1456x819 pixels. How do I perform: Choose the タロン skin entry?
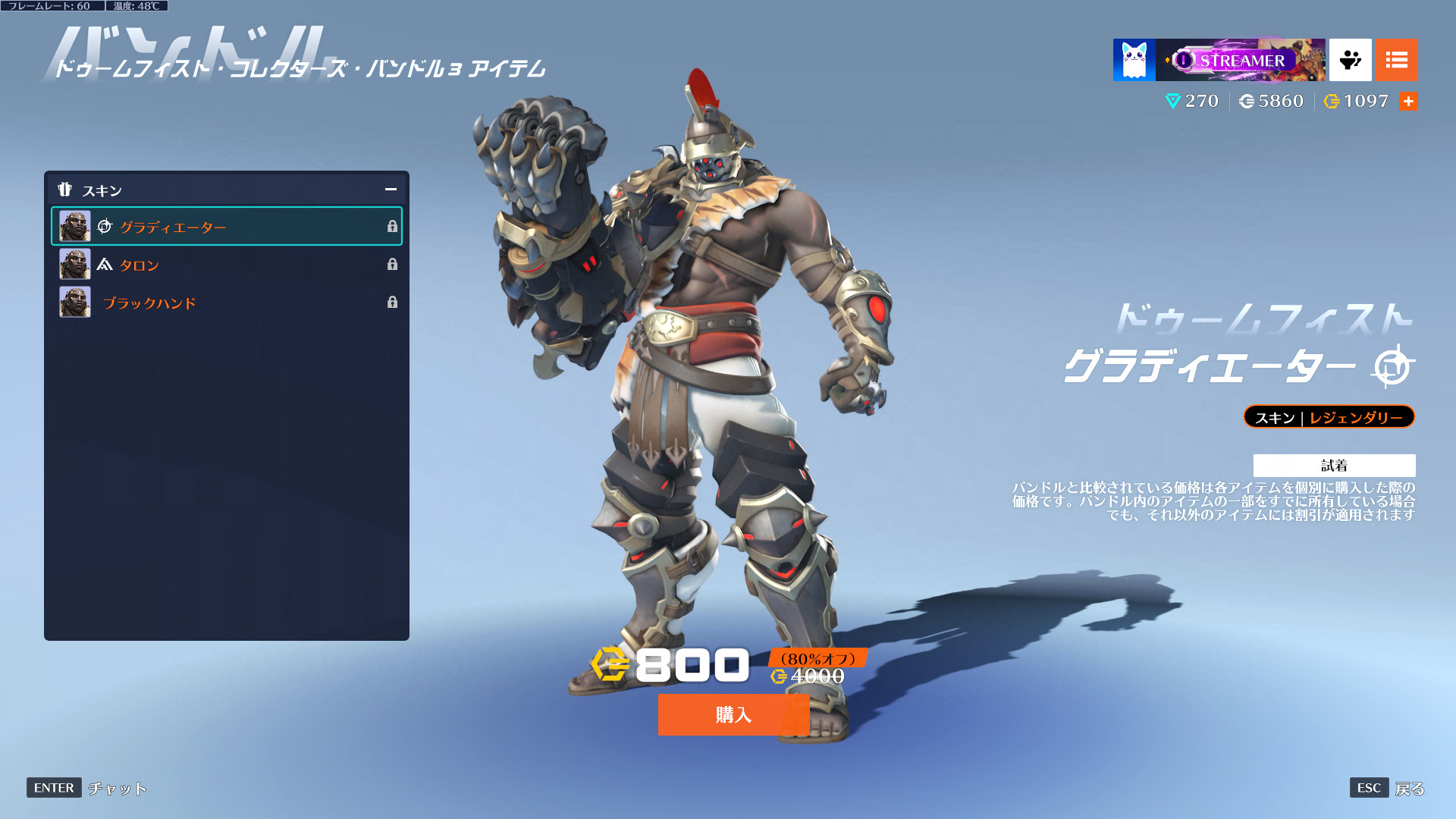point(226,265)
